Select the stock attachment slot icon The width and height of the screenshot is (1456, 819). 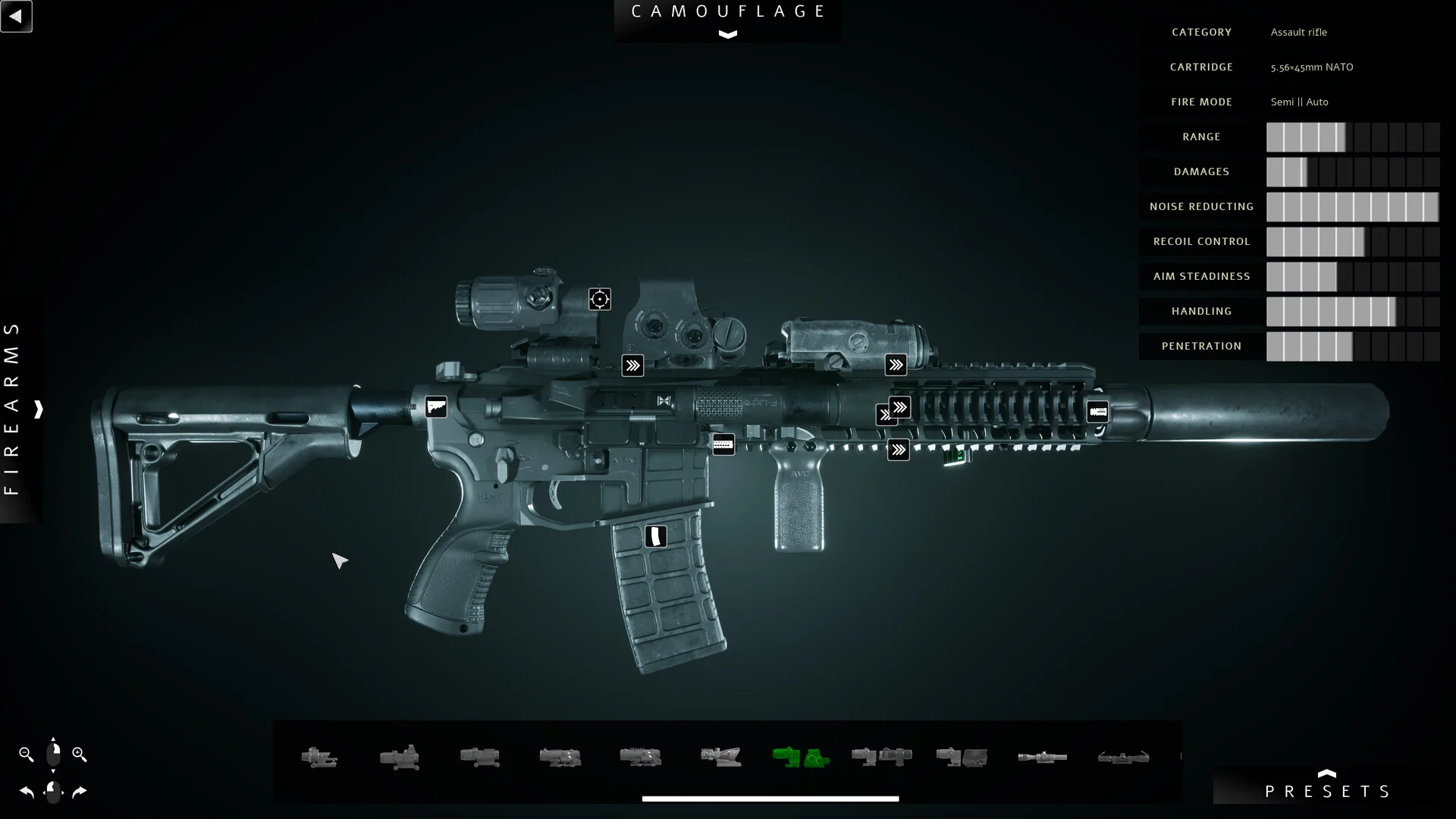436,407
